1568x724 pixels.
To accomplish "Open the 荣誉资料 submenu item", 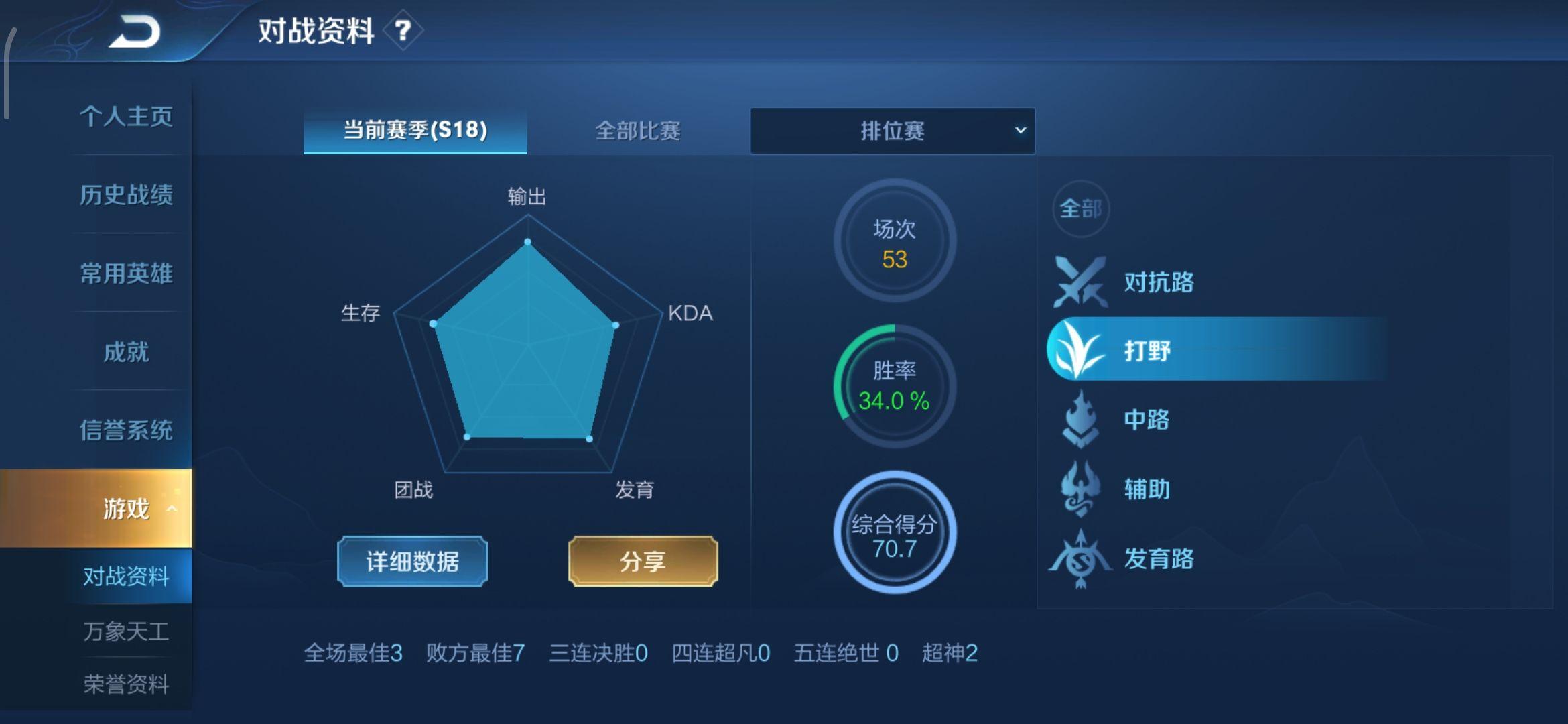I will point(126,684).
